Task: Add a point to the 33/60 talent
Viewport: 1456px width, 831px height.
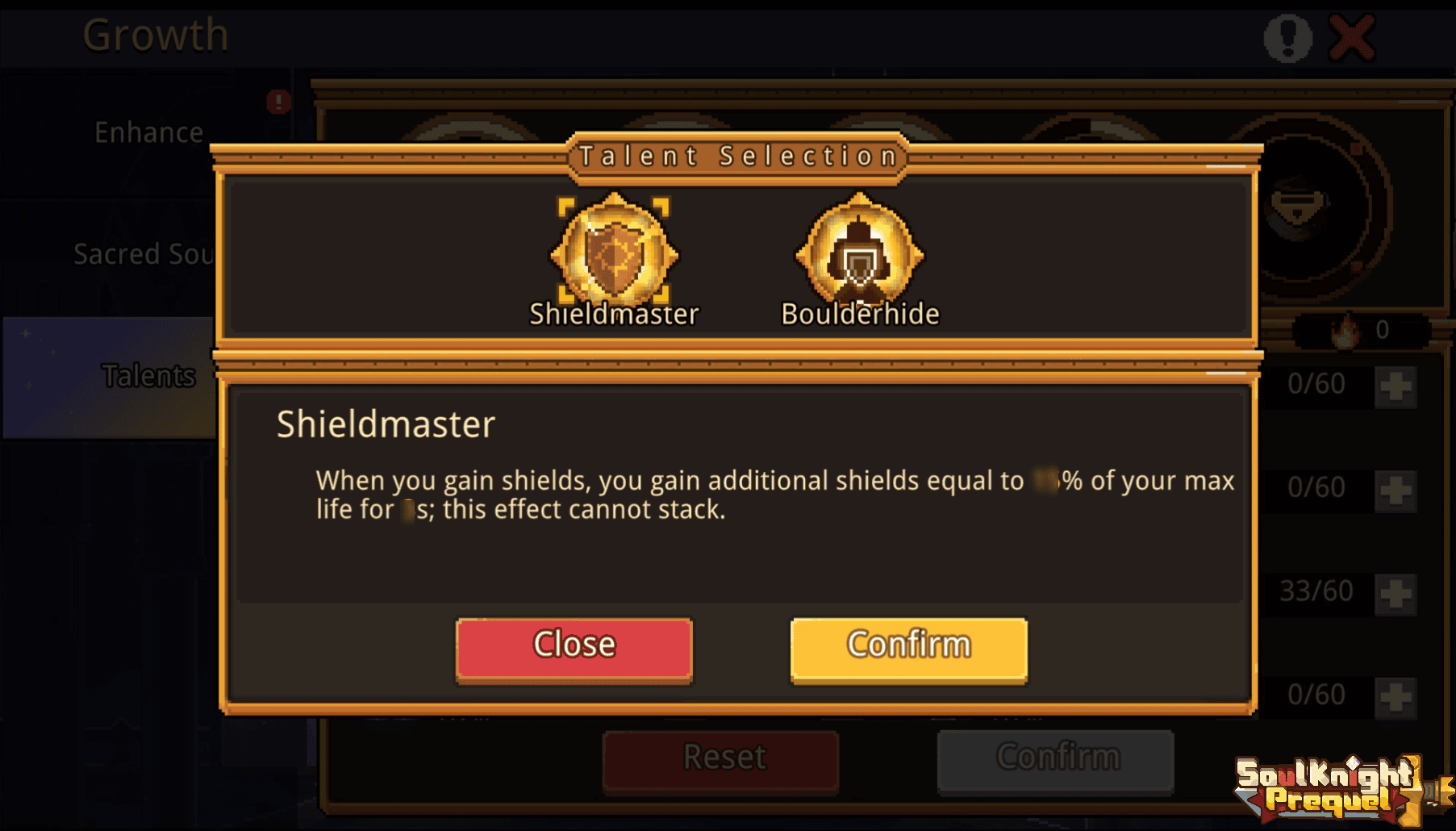Action: point(1396,594)
